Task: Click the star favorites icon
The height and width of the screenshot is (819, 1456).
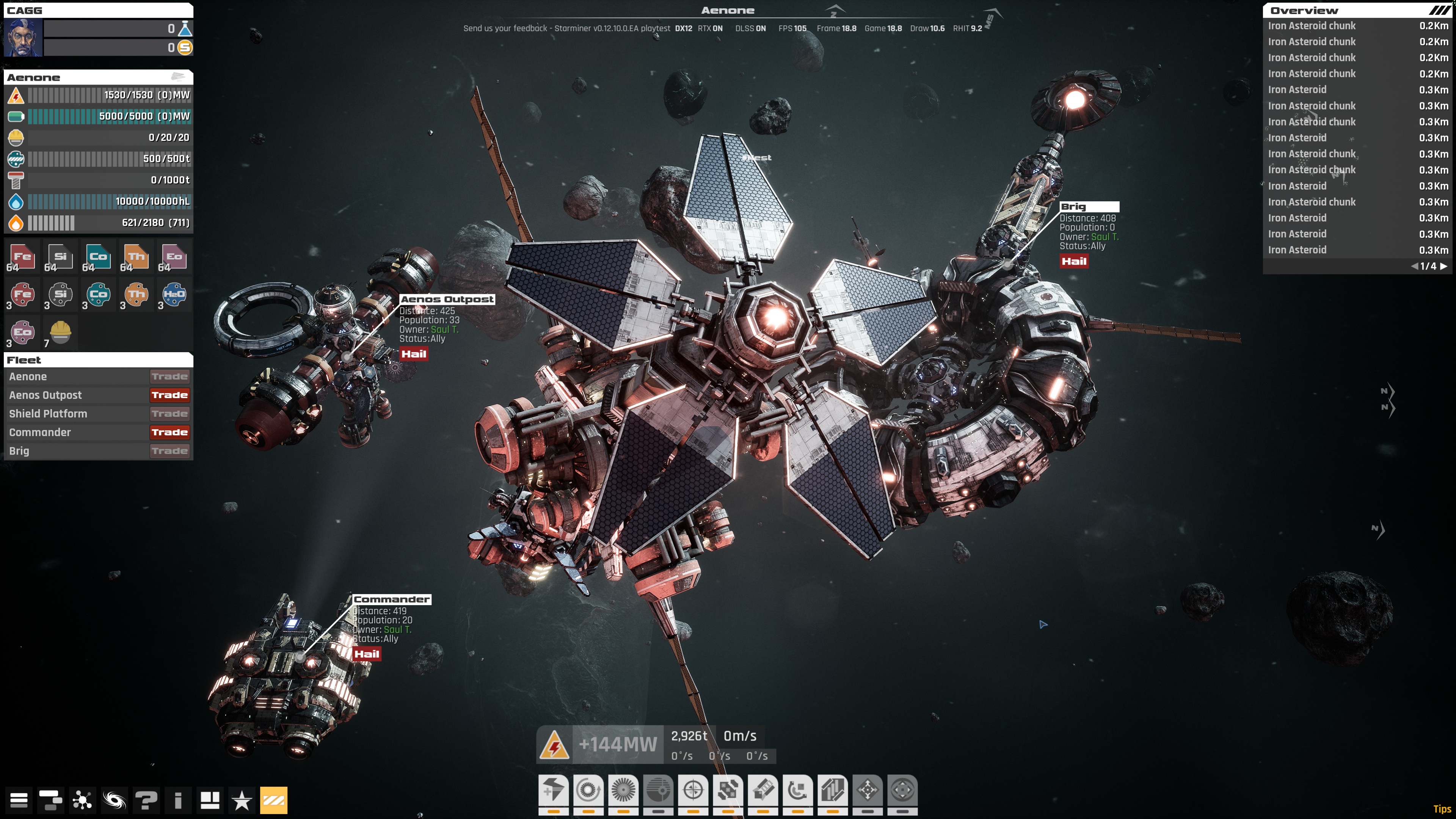Action: (242, 800)
